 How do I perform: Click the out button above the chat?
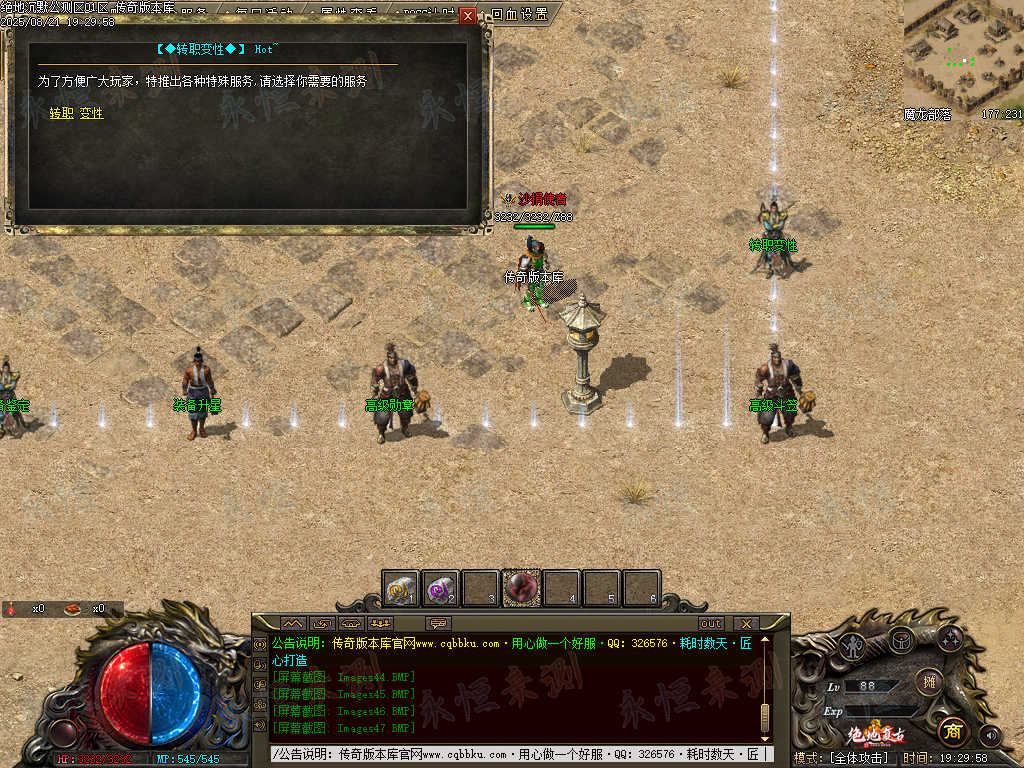711,623
